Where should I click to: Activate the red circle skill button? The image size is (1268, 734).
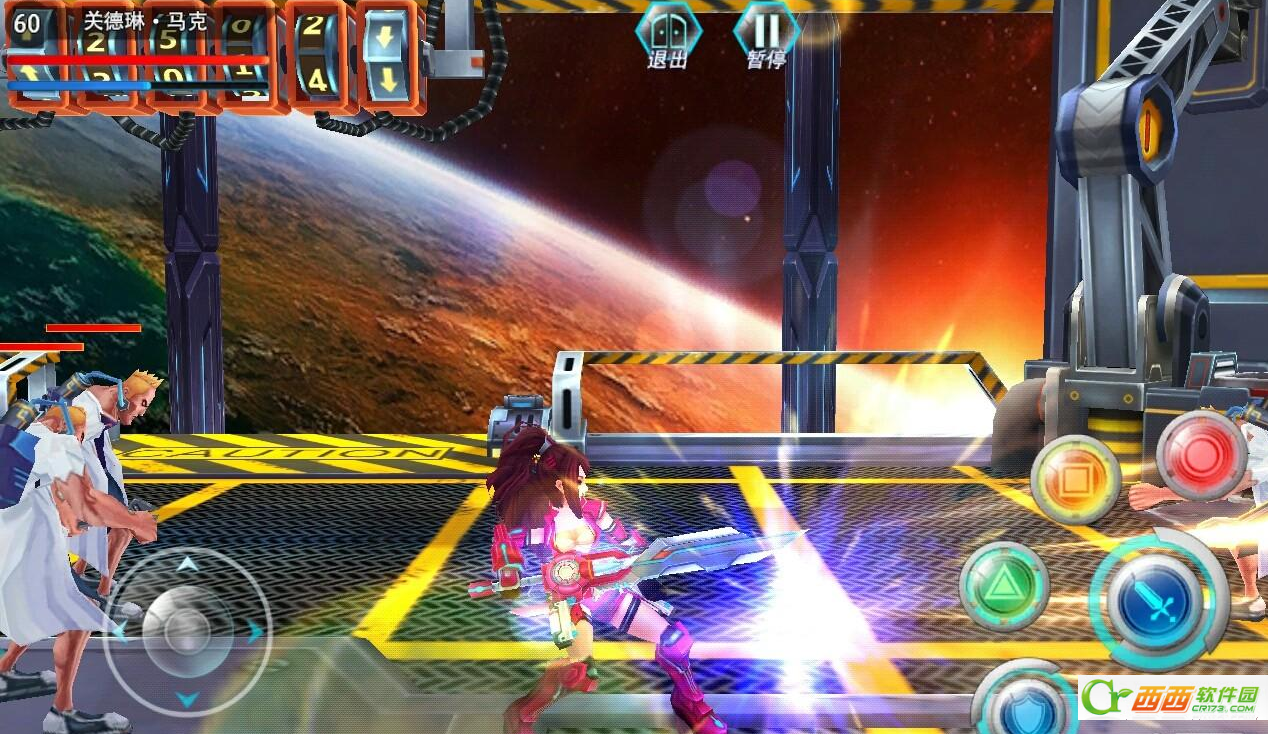click(x=1201, y=456)
